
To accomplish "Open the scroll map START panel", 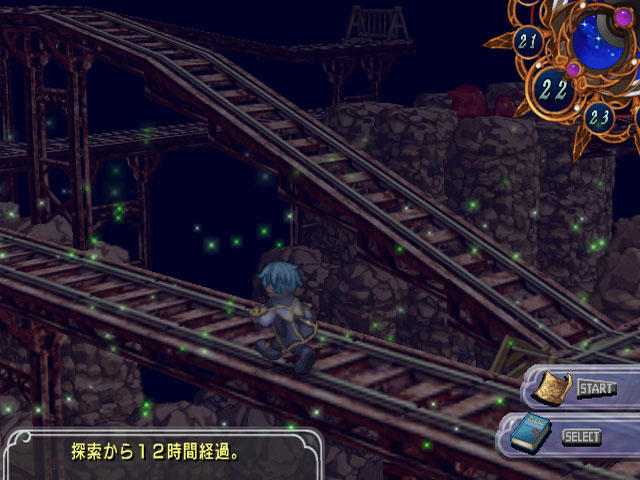I will (577, 388).
